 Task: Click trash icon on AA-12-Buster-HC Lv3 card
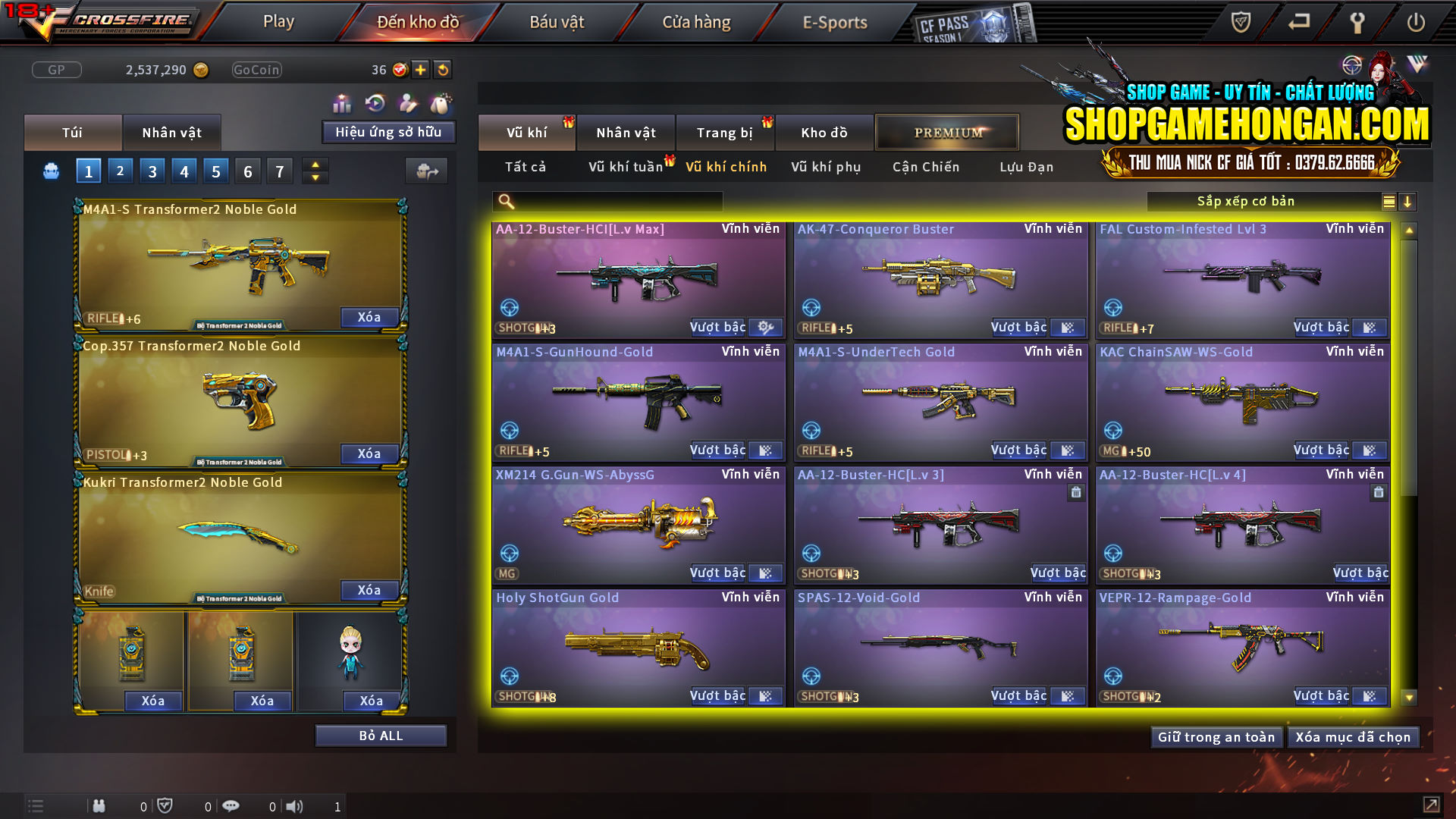[1076, 493]
